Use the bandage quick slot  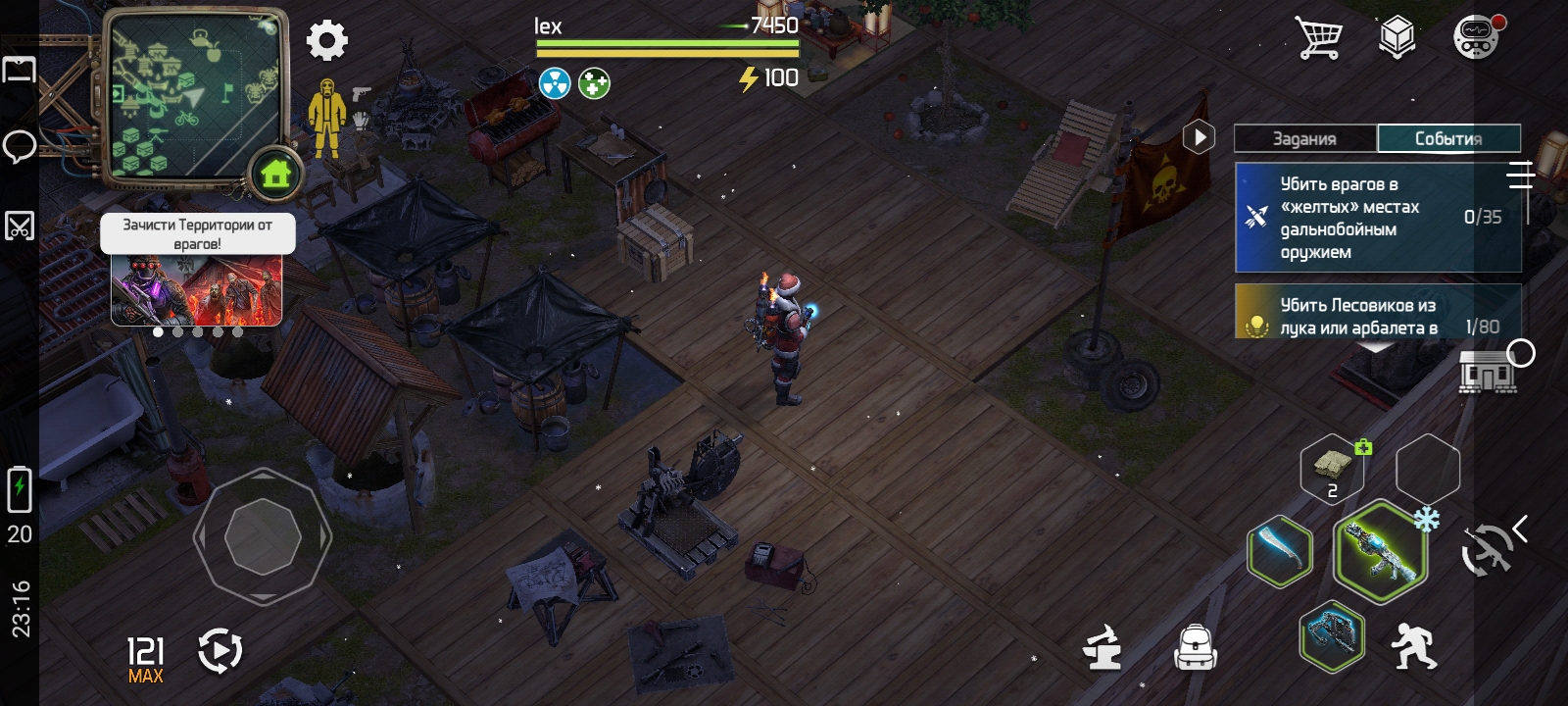pos(1332,469)
